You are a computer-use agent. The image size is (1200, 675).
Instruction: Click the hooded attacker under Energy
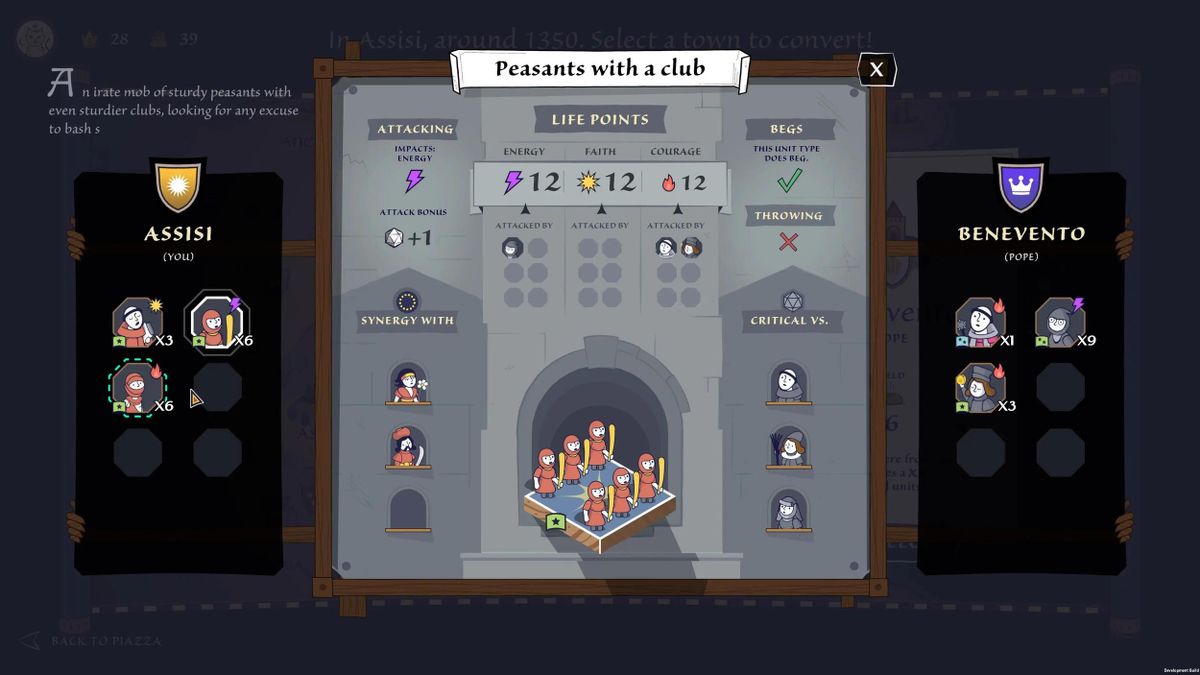tap(513, 248)
